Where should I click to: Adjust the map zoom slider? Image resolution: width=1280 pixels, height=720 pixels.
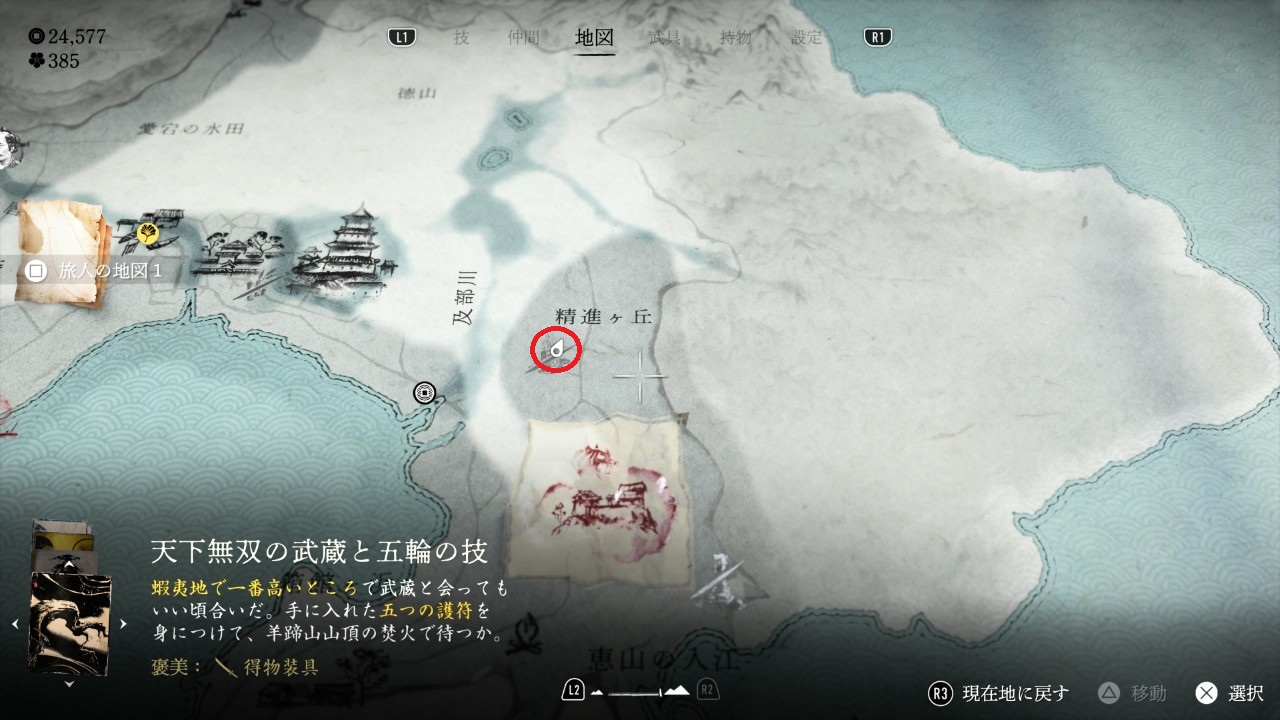(639, 691)
